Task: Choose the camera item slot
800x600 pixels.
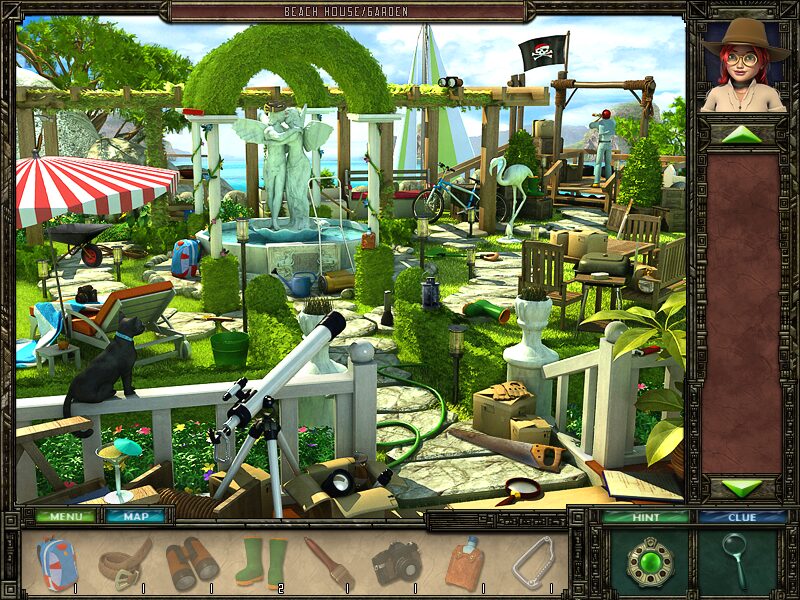Action: 396,563
